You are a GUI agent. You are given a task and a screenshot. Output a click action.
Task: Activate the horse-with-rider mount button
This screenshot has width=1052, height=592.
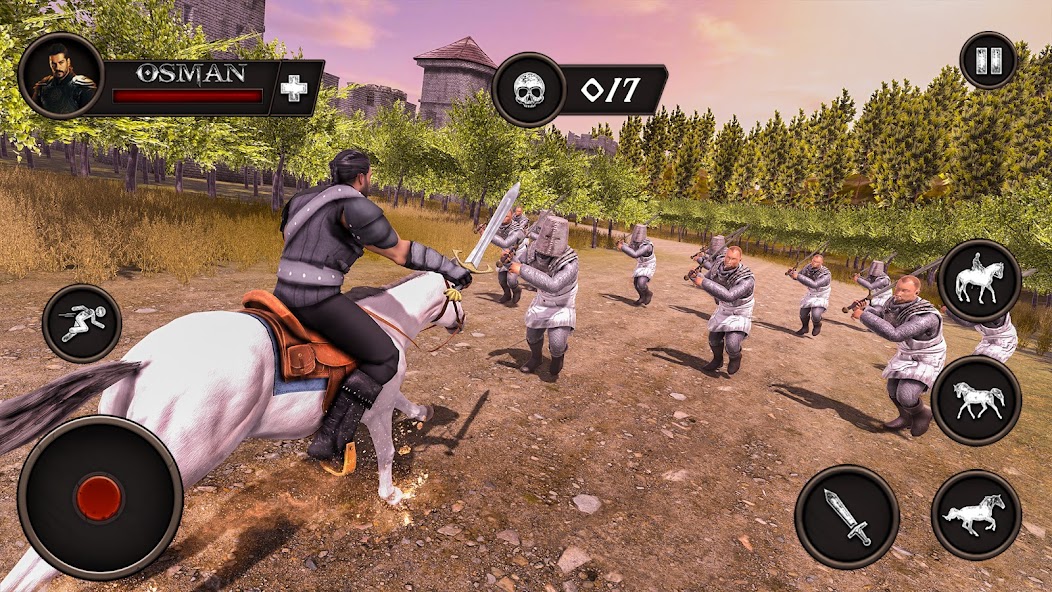pos(979,282)
